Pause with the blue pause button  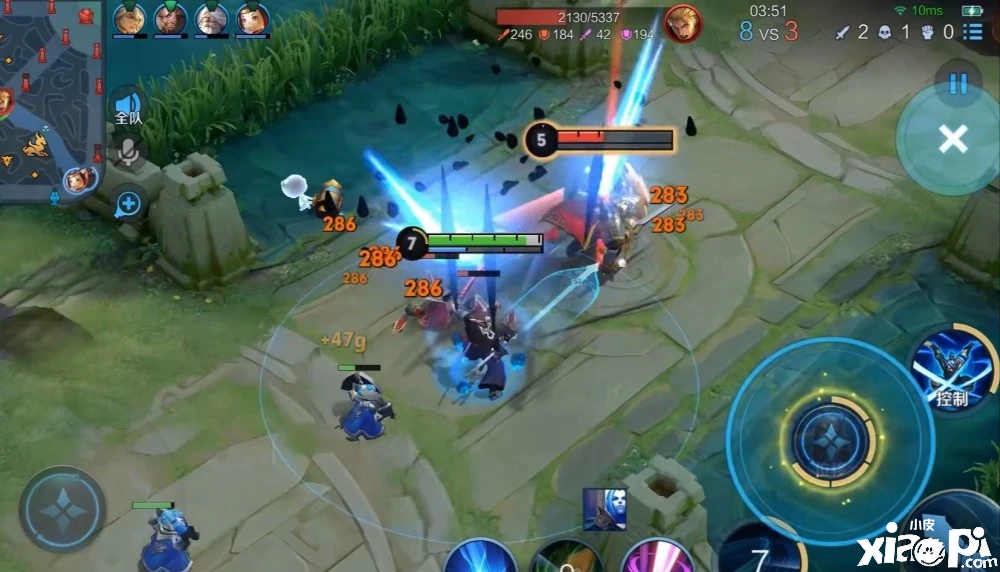[957, 84]
